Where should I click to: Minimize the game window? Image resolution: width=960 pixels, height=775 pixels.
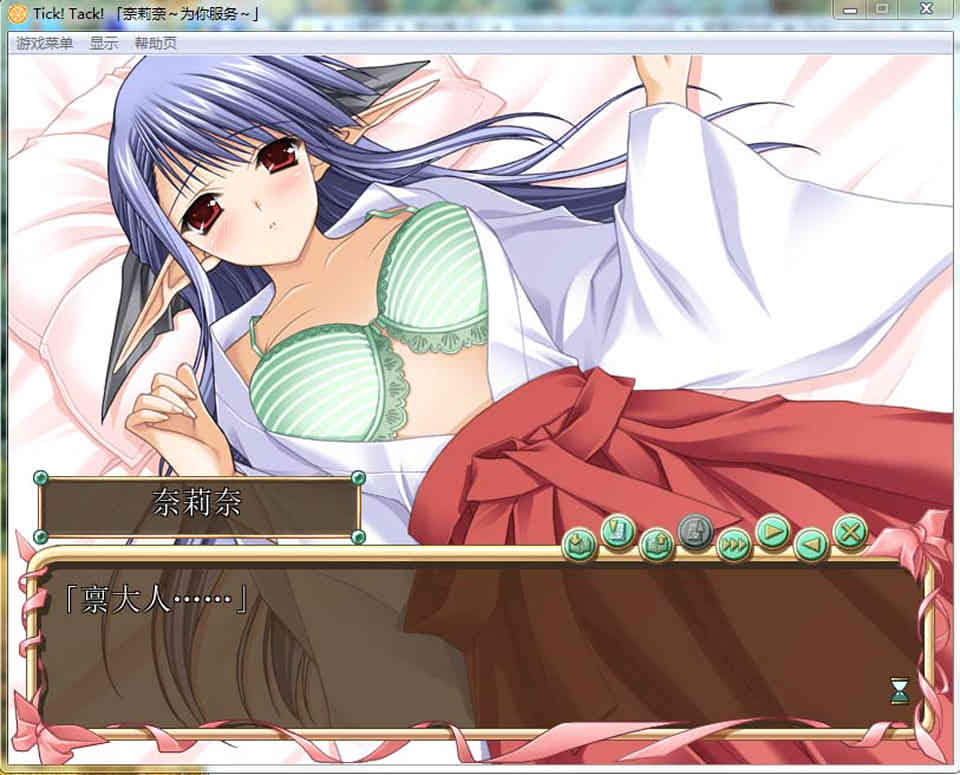click(x=853, y=9)
